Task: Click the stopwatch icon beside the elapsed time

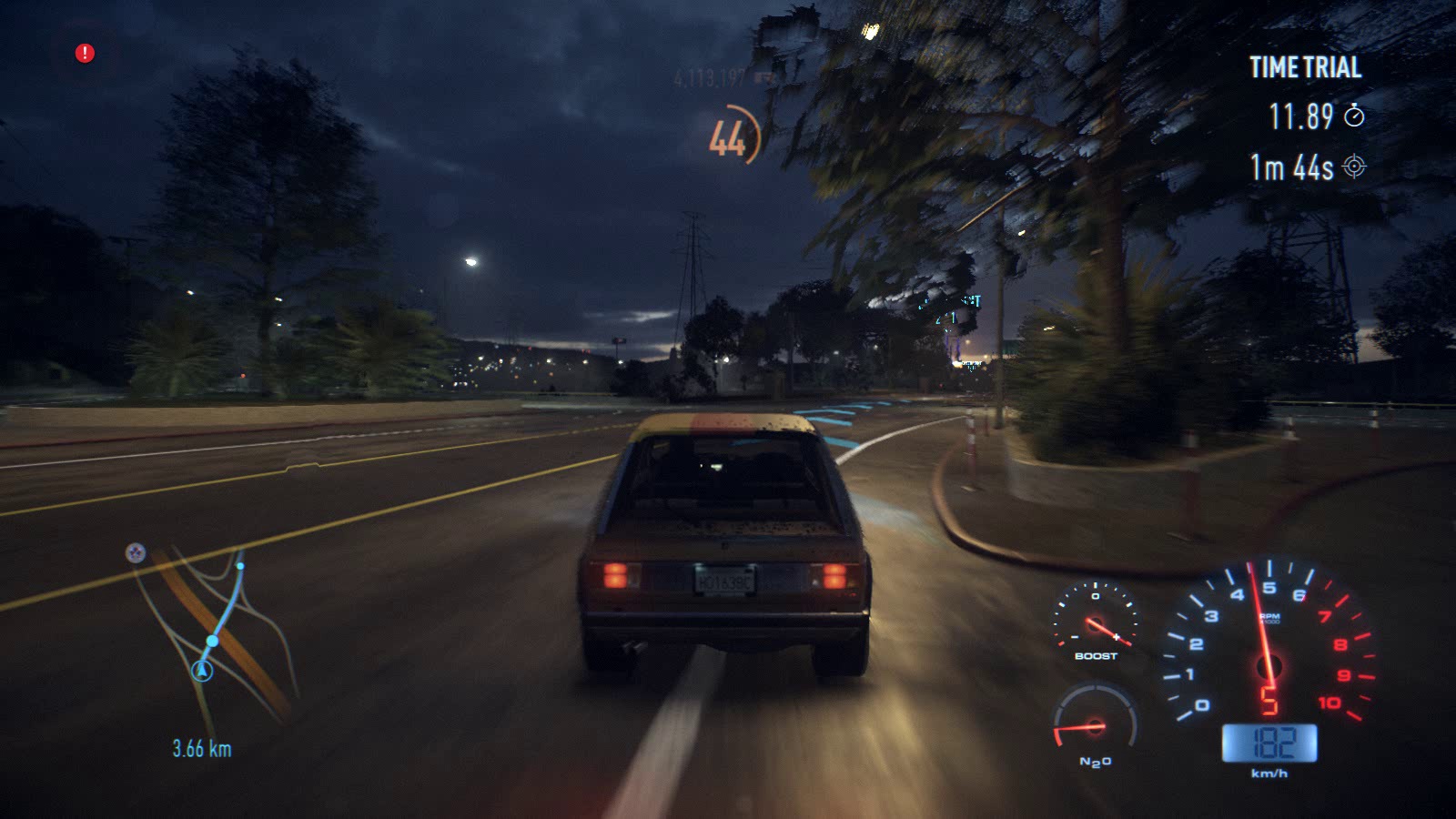Action: point(1354,116)
